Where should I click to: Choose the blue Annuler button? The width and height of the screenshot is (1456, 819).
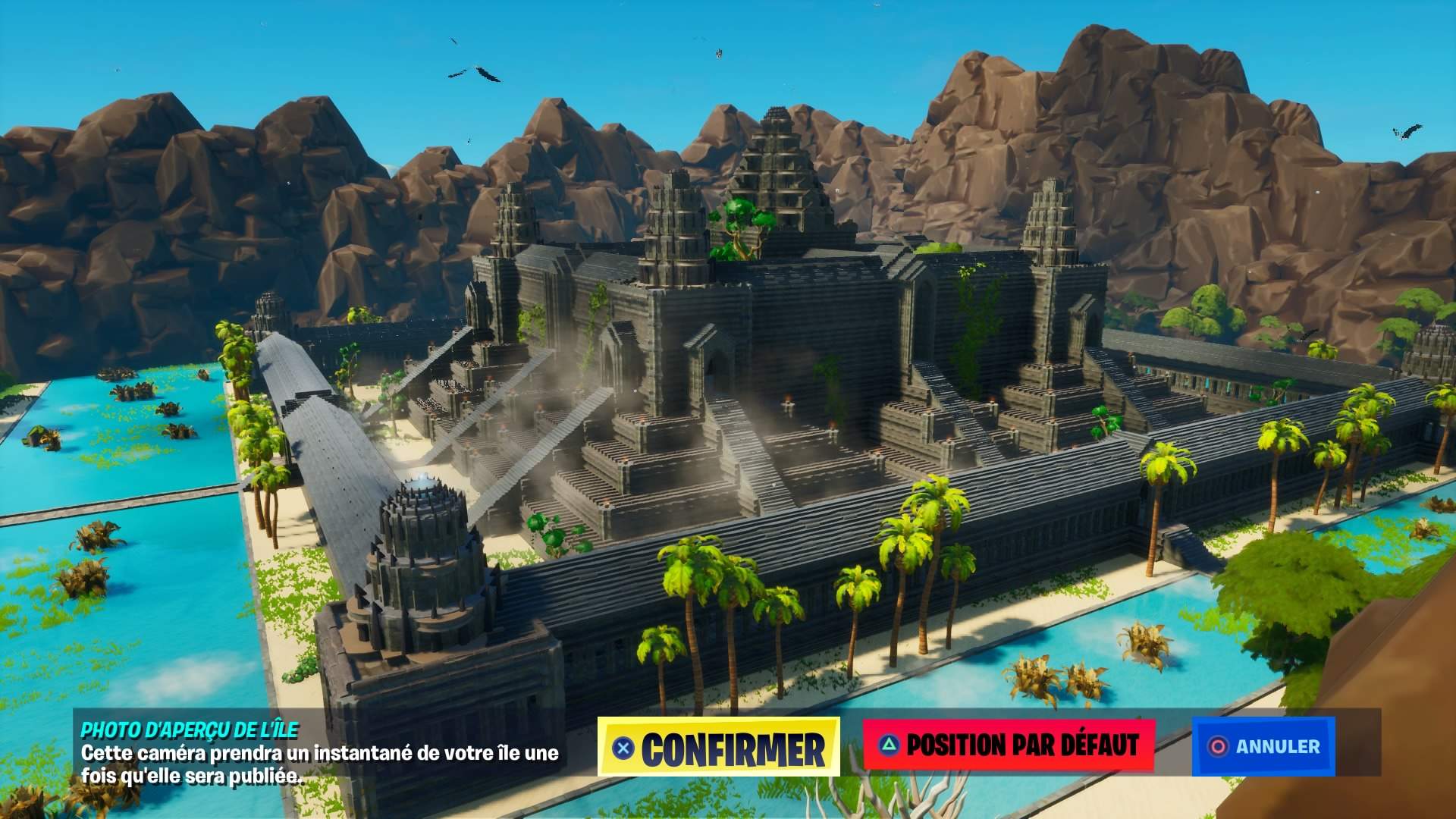[x=1263, y=746]
